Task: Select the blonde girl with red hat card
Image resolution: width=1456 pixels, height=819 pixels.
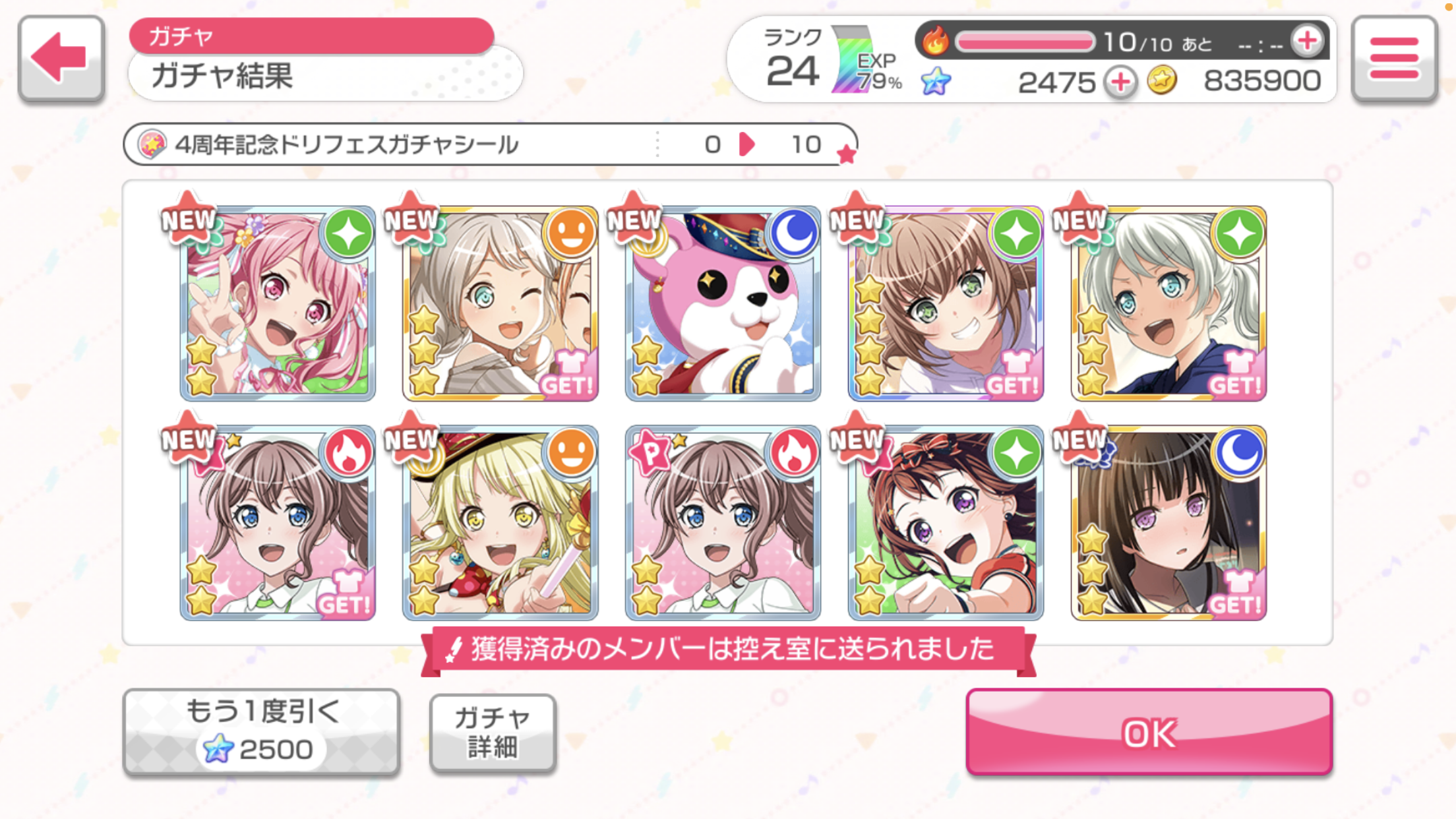Action: (x=500, y=523)
